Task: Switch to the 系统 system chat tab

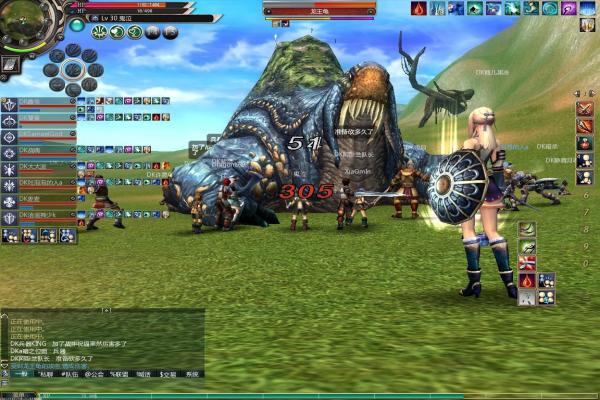Action: click(x=192, y=373)
